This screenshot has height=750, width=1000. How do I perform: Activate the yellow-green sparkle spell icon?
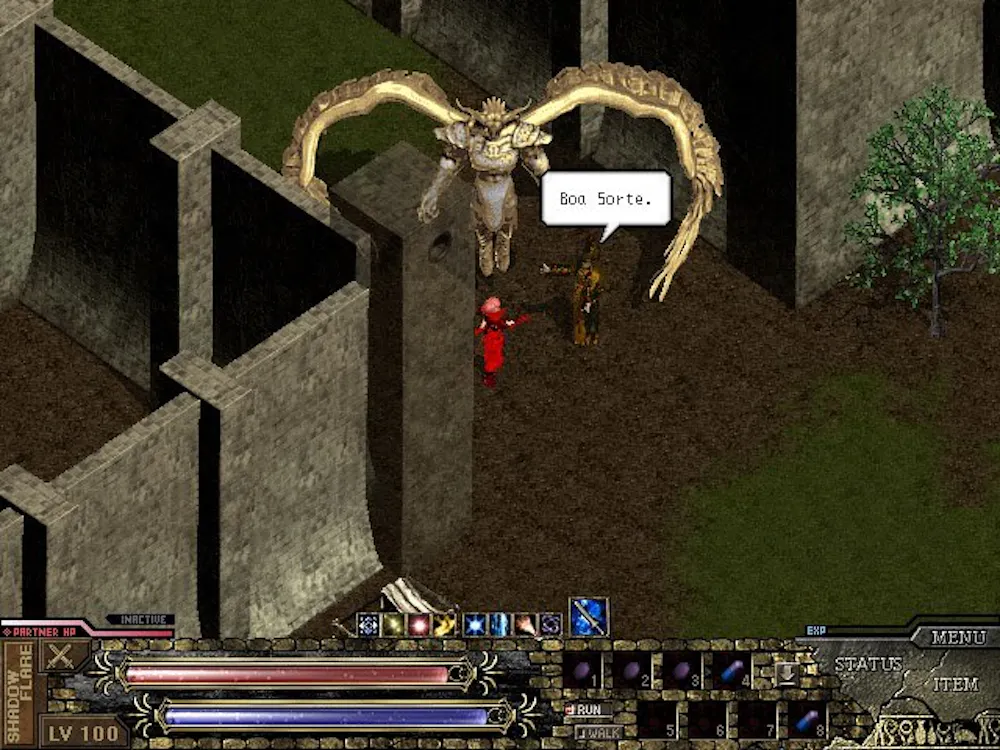(393, 625)
